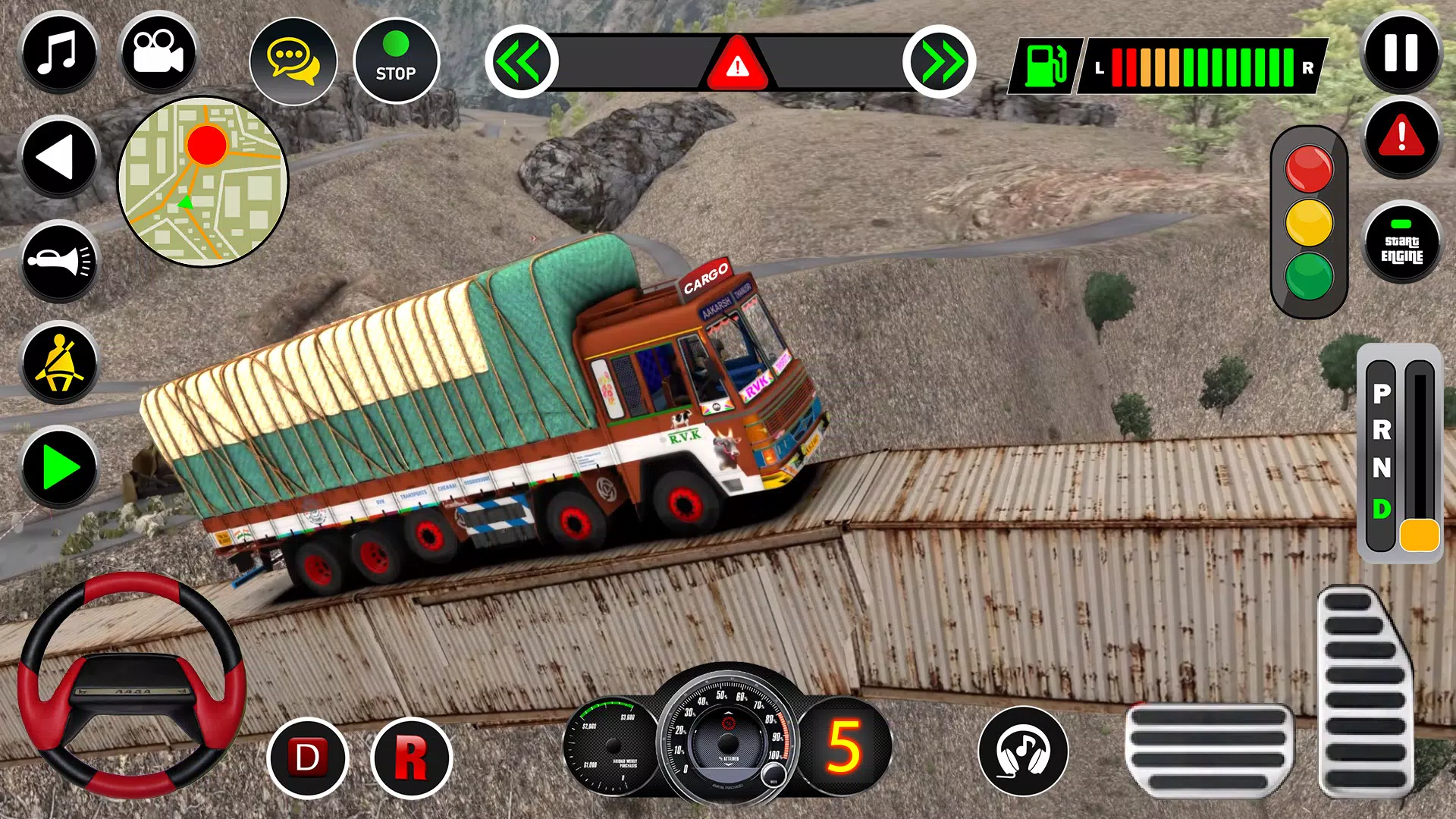The image size is (1456, 819).
Task: Sound the horn
Action: [59, 262]
